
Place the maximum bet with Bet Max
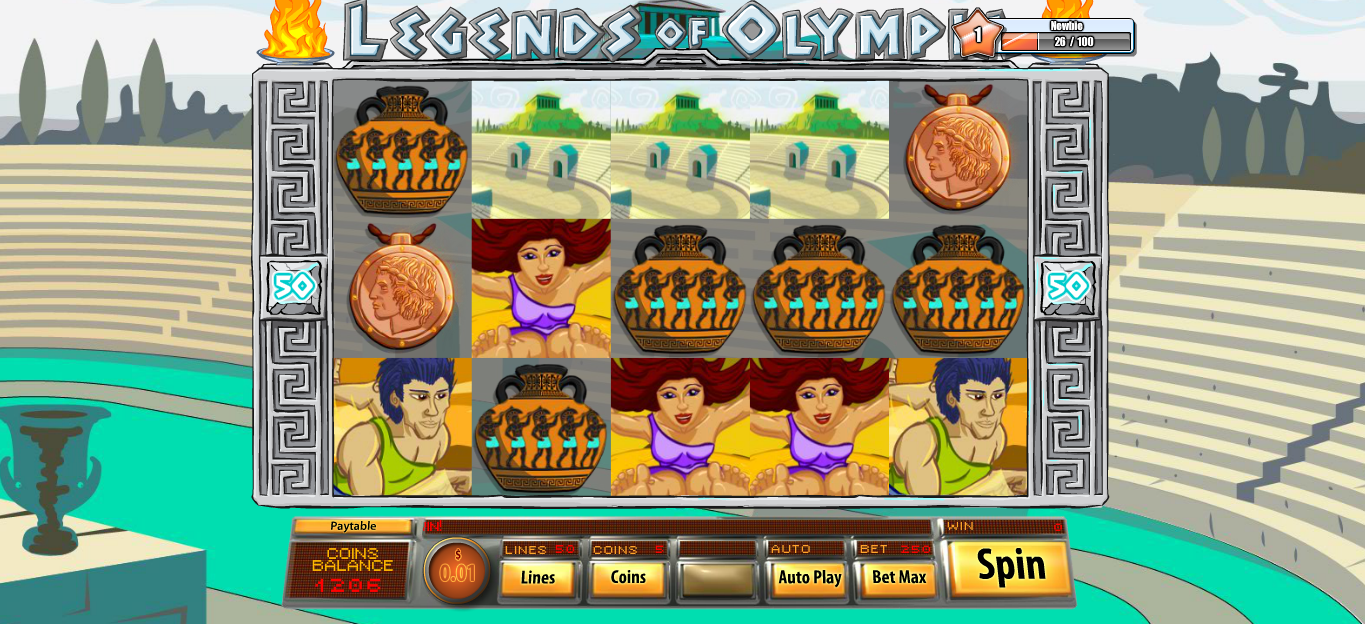click(x=898, y=577)
